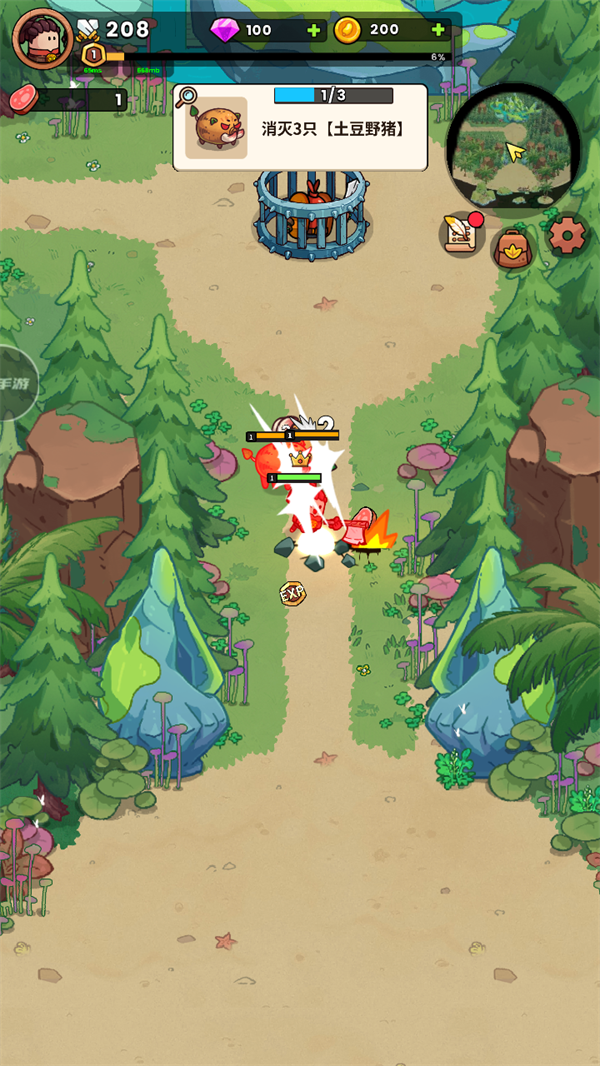Image resolution: width=600 pixels, height=1066 pixels.
Task: Tap the 手游 side overlay button
Action: click(14, 383)
